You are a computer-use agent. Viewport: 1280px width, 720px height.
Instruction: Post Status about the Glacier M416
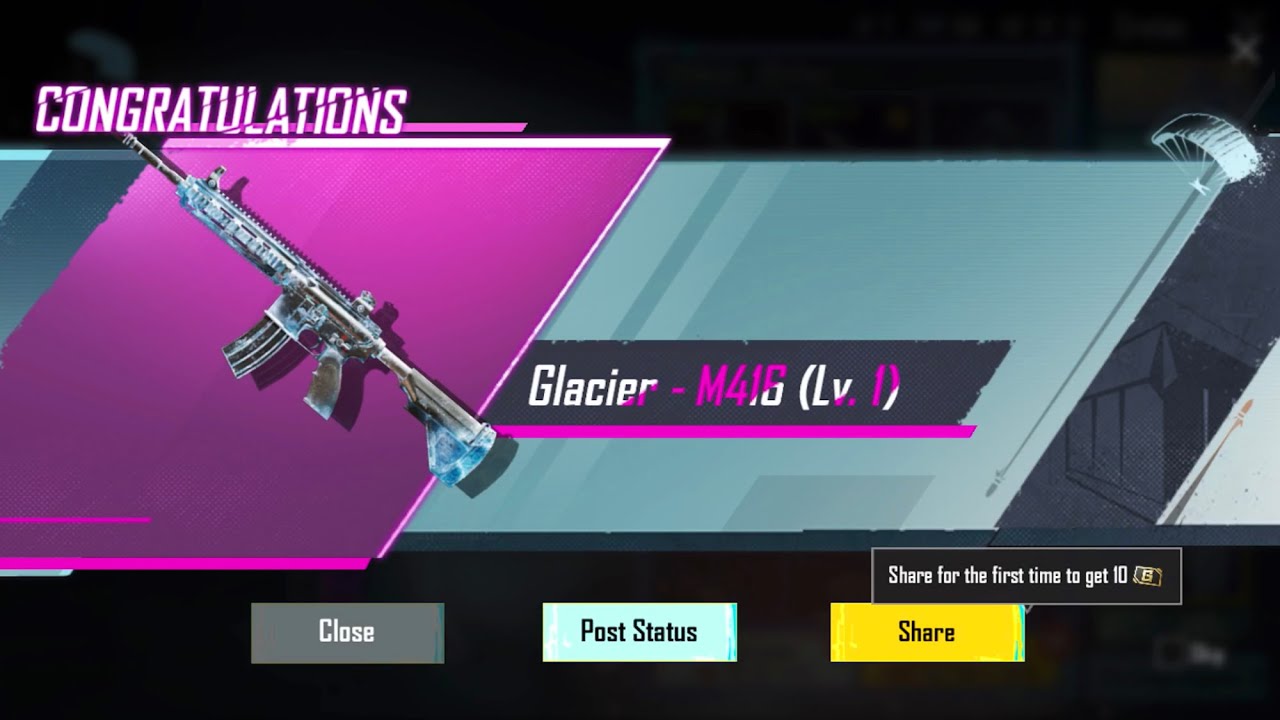[639, 632]
